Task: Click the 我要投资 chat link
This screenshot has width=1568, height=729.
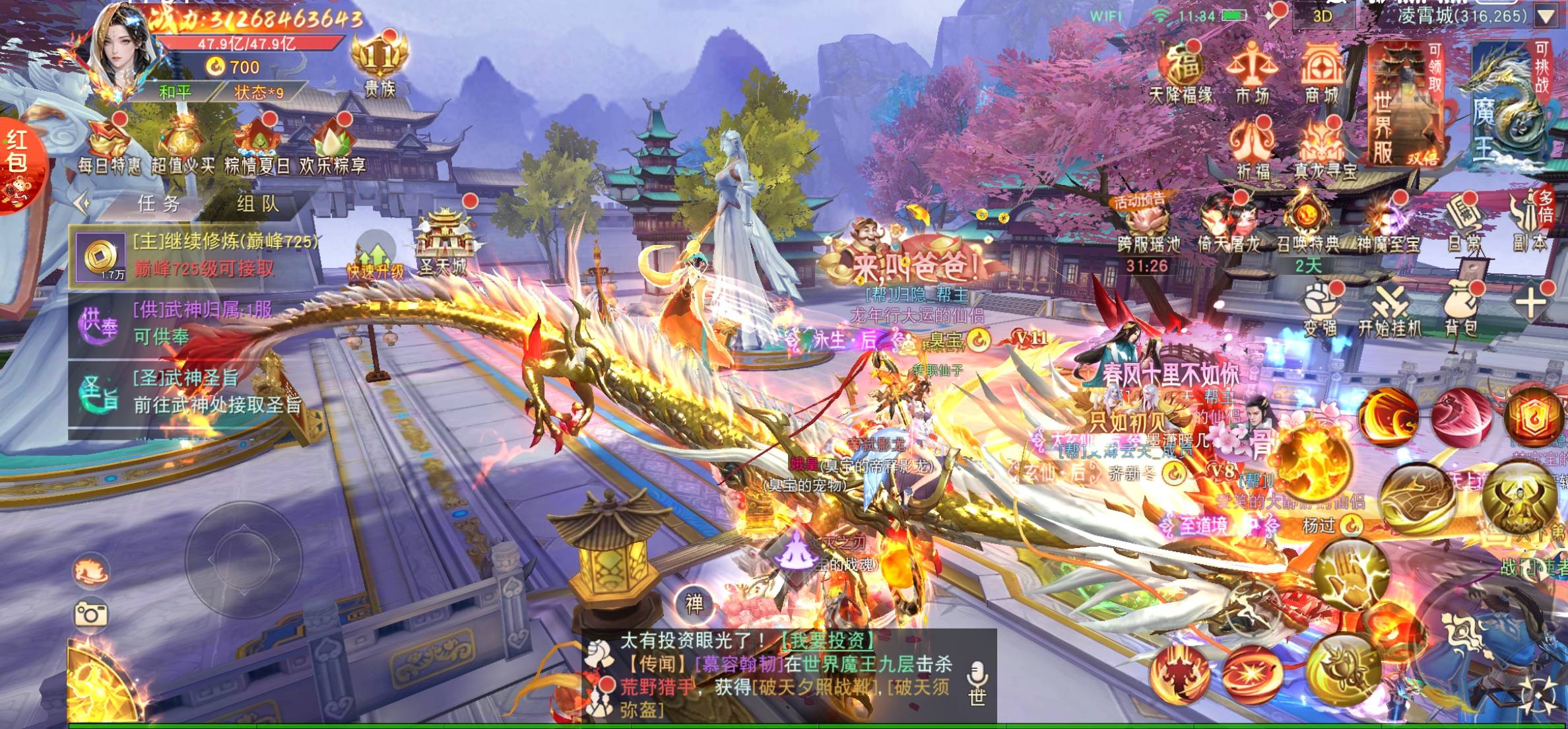Action: 827,640
